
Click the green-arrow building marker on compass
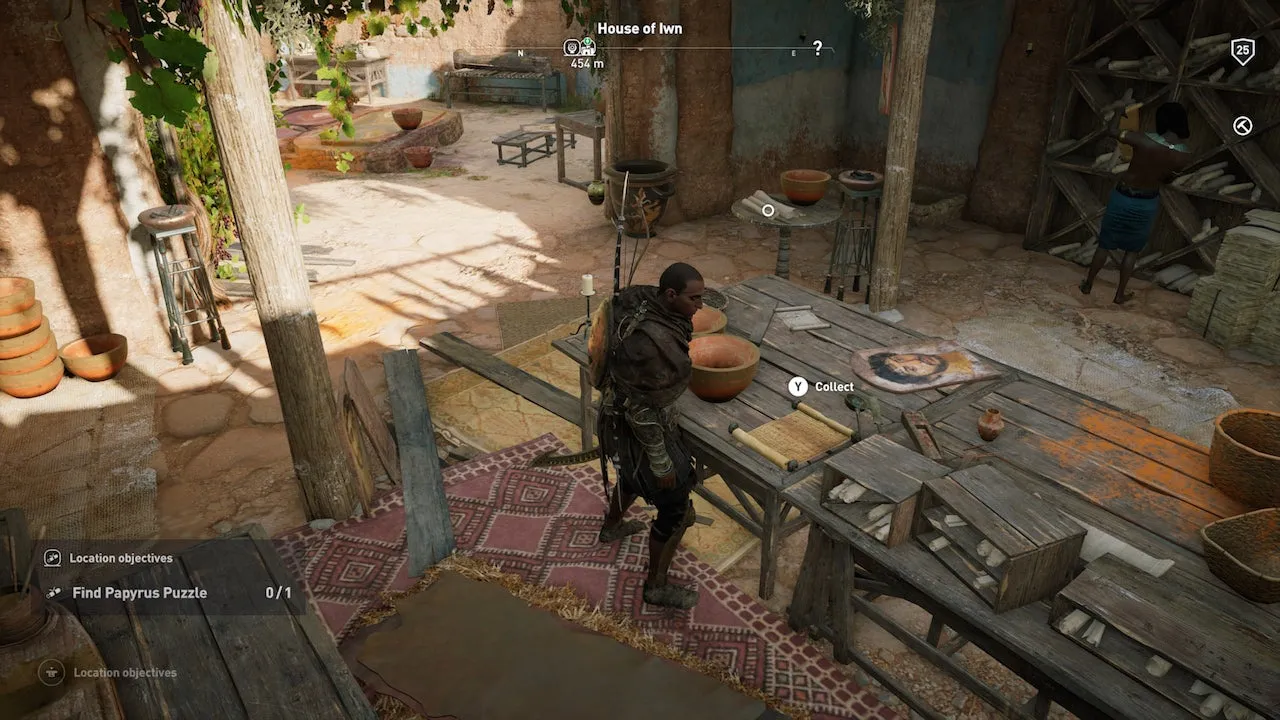(x=588, y=47)
